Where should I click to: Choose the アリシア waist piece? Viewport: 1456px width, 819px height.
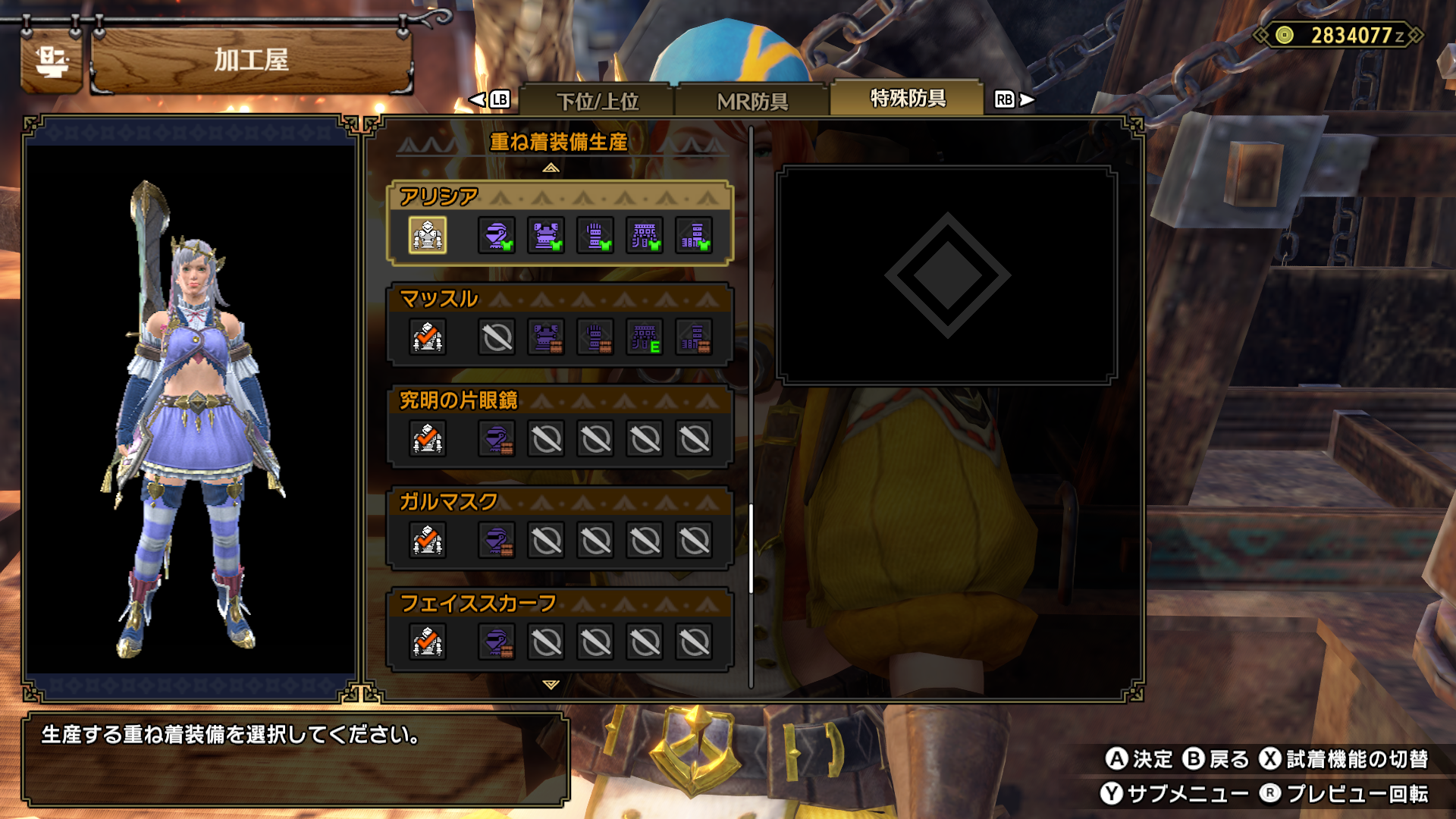point(645,235)
